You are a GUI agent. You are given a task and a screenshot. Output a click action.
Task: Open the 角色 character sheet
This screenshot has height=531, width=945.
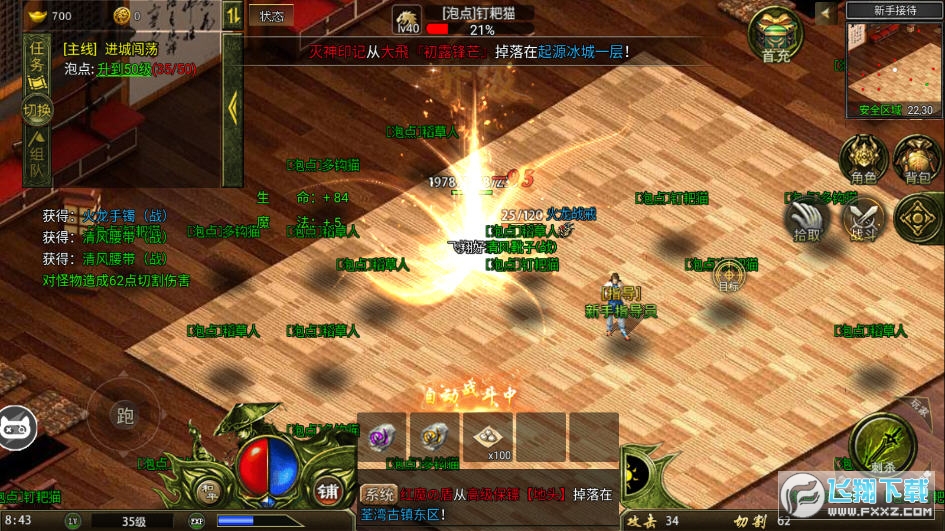(862, 161)
